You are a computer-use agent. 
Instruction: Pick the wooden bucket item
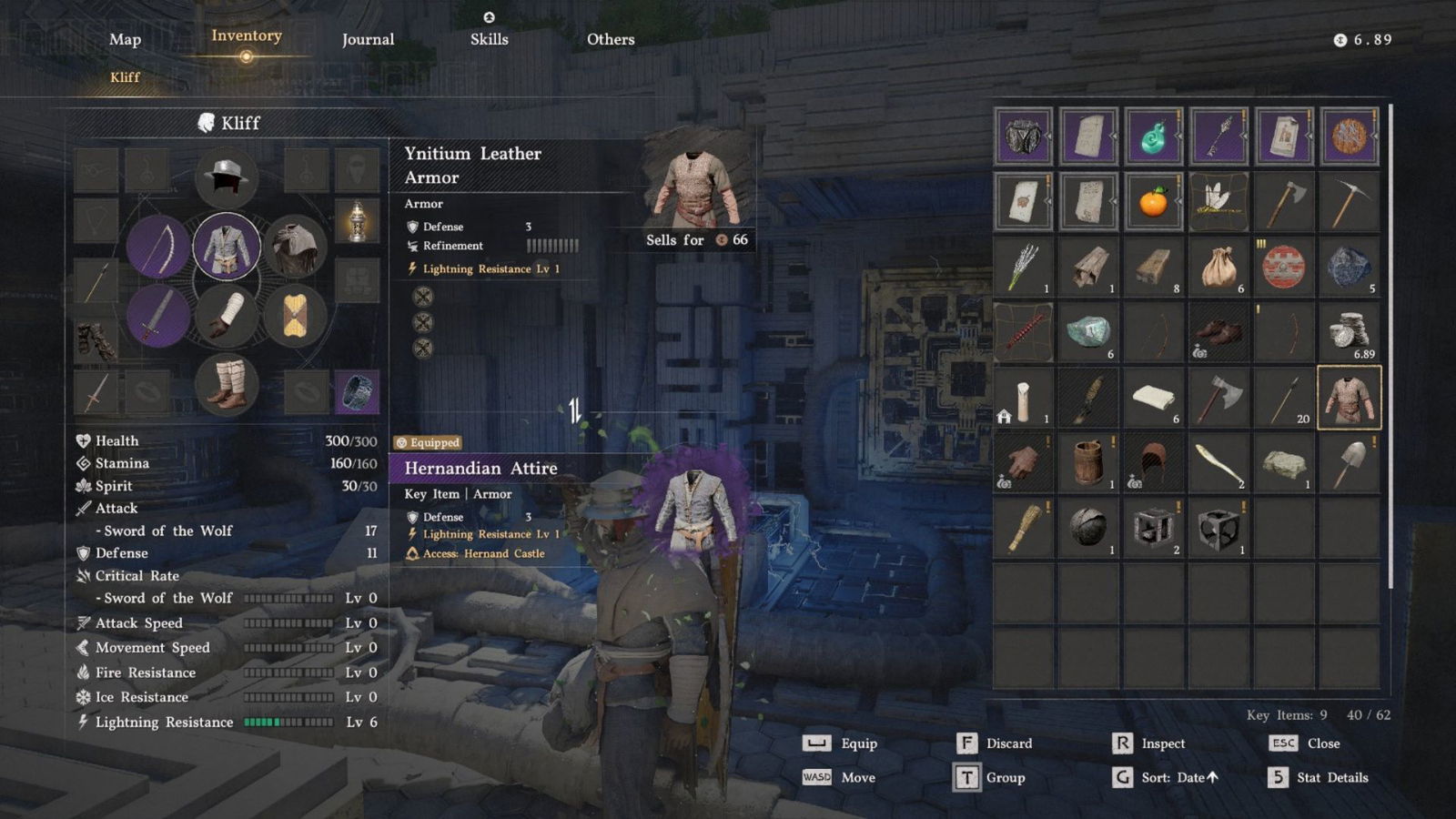1088,463
